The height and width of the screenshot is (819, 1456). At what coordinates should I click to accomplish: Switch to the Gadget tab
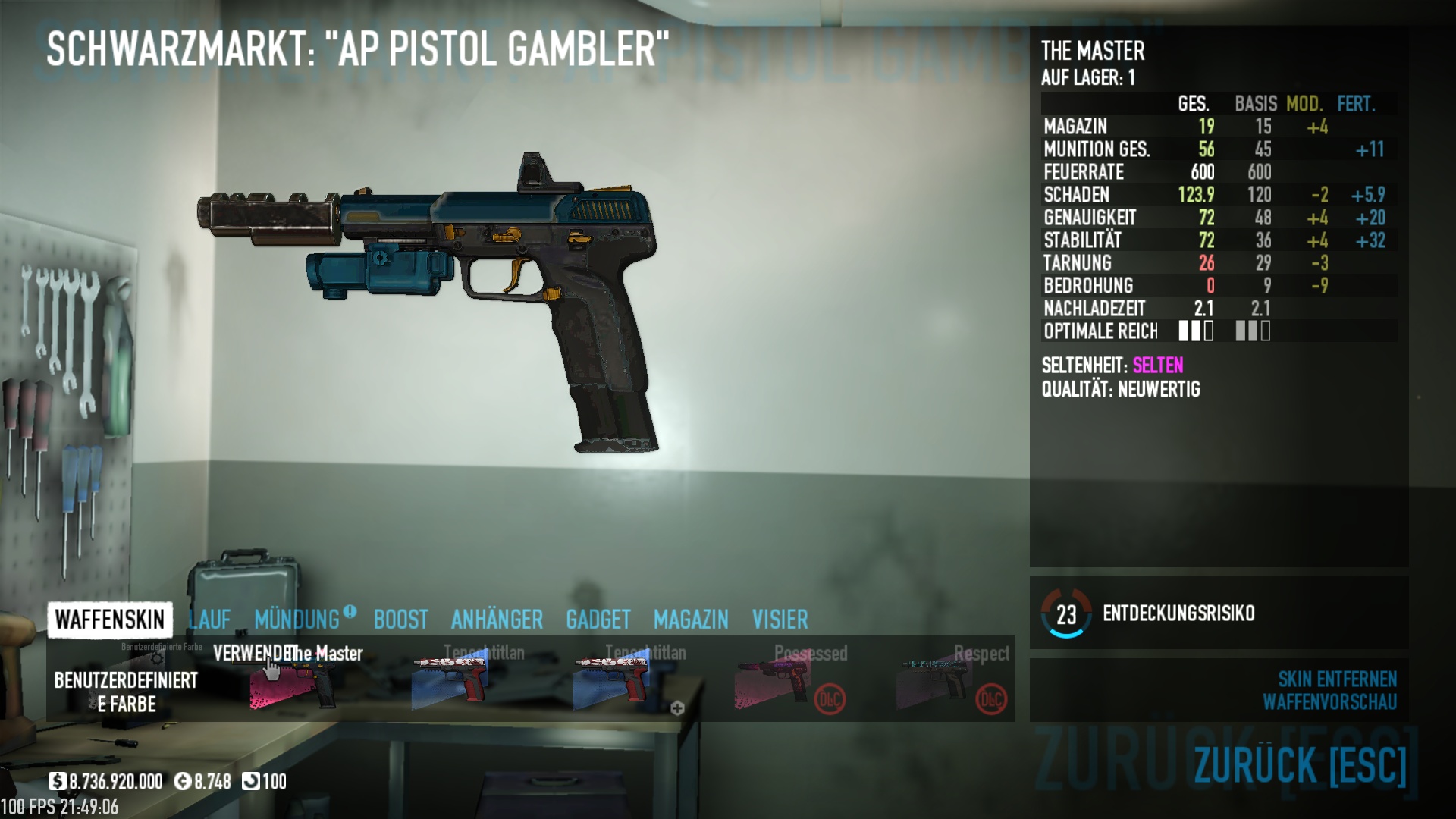[x=598, y=620]
